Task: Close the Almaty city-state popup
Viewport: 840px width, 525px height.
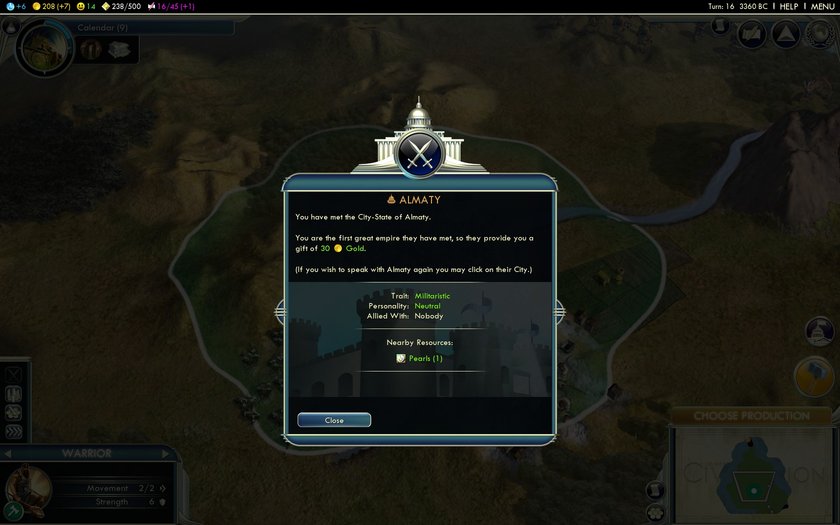Action: coord(334,420)
